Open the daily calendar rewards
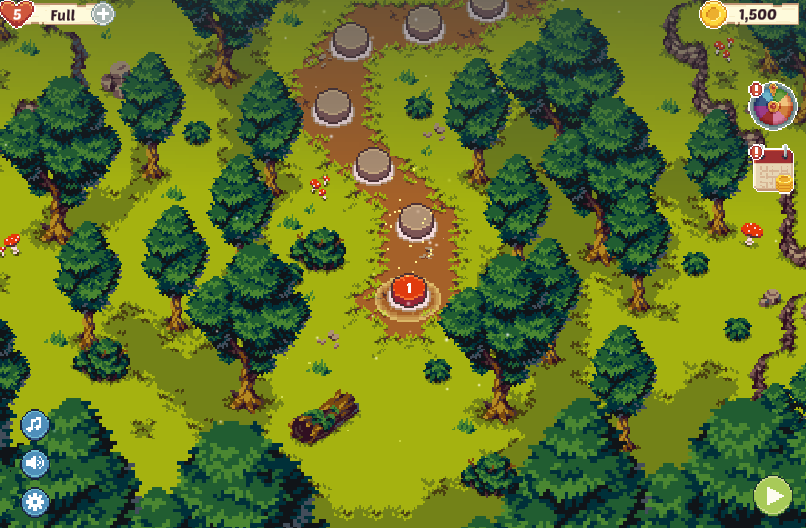 [773, 169]
